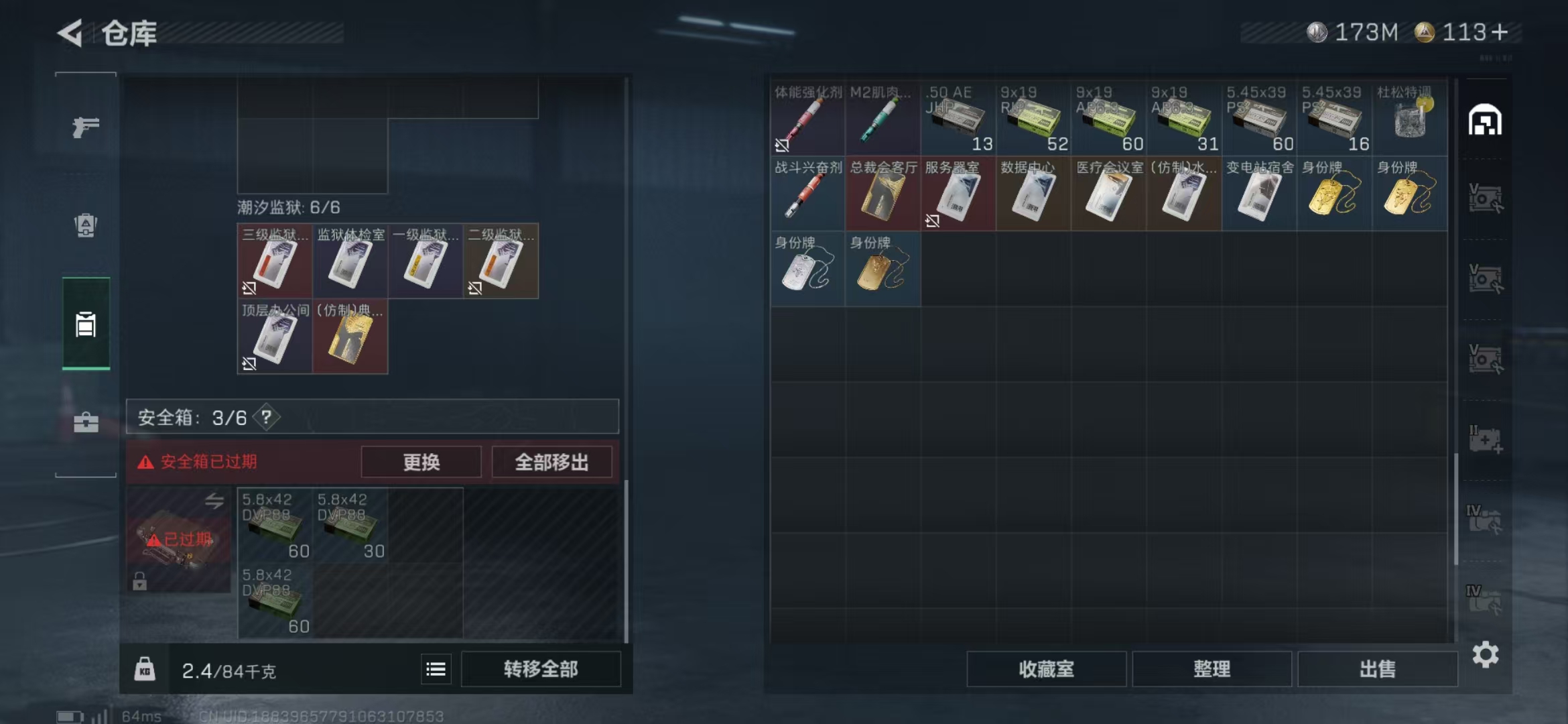
Task: Open the list view icon beside 转移全部
Action: click(436, 668)
